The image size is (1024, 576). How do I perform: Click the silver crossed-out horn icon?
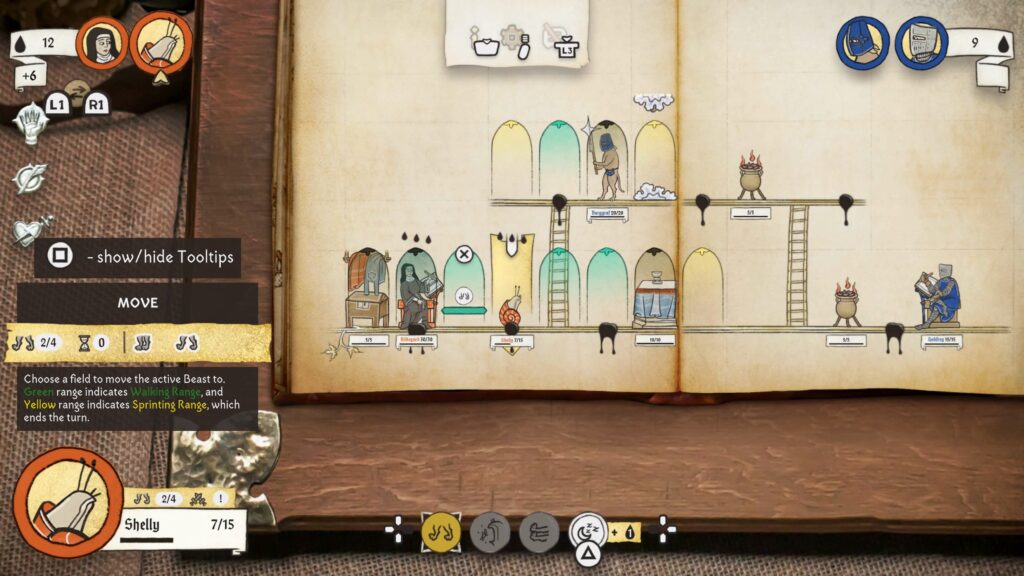tap(30, 178)
